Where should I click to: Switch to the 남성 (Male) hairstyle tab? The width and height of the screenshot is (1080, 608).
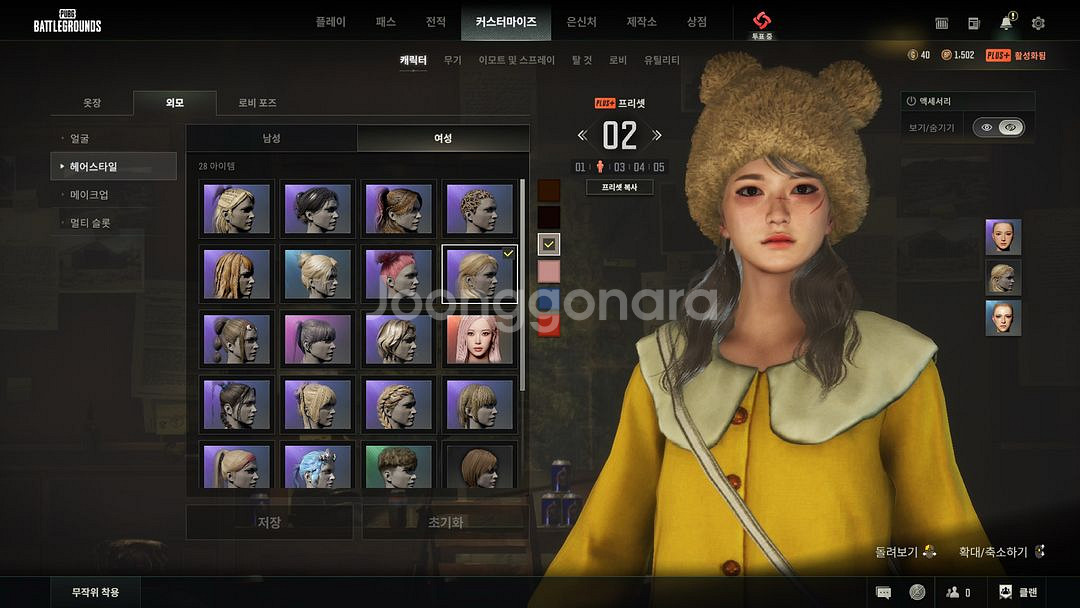pos(271,138)
